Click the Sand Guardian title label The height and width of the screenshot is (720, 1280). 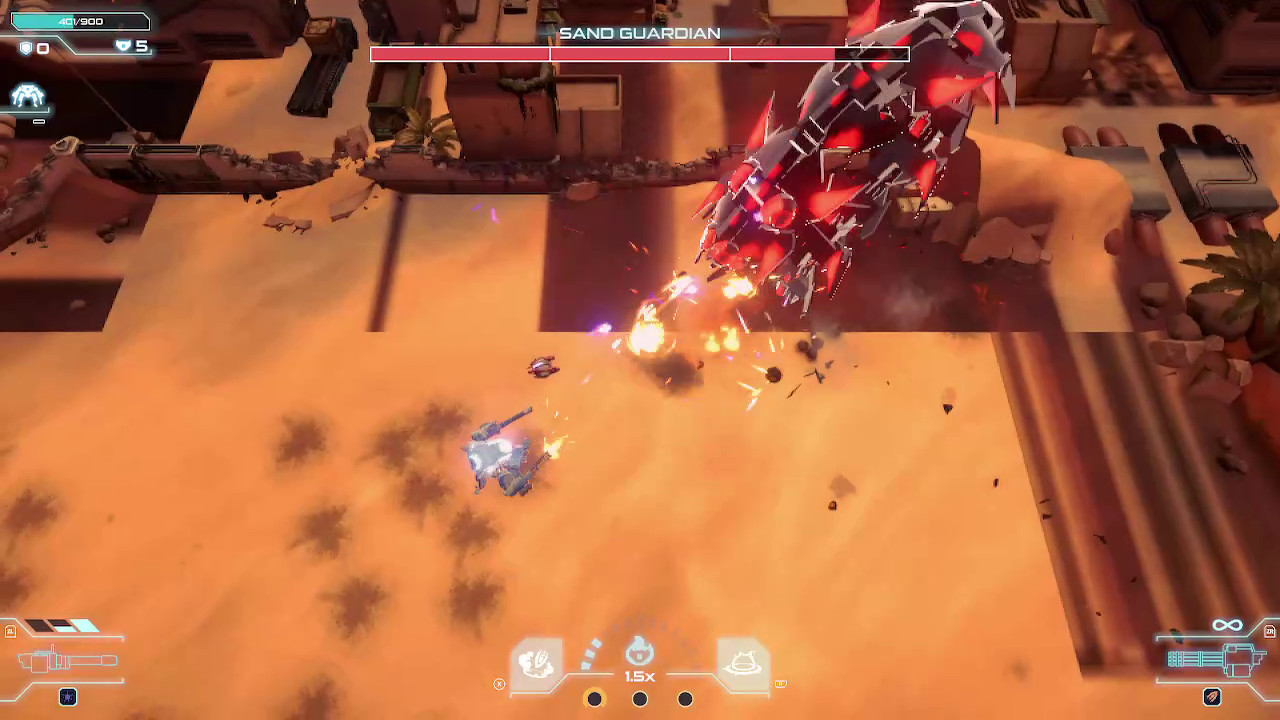coord(640,33)
